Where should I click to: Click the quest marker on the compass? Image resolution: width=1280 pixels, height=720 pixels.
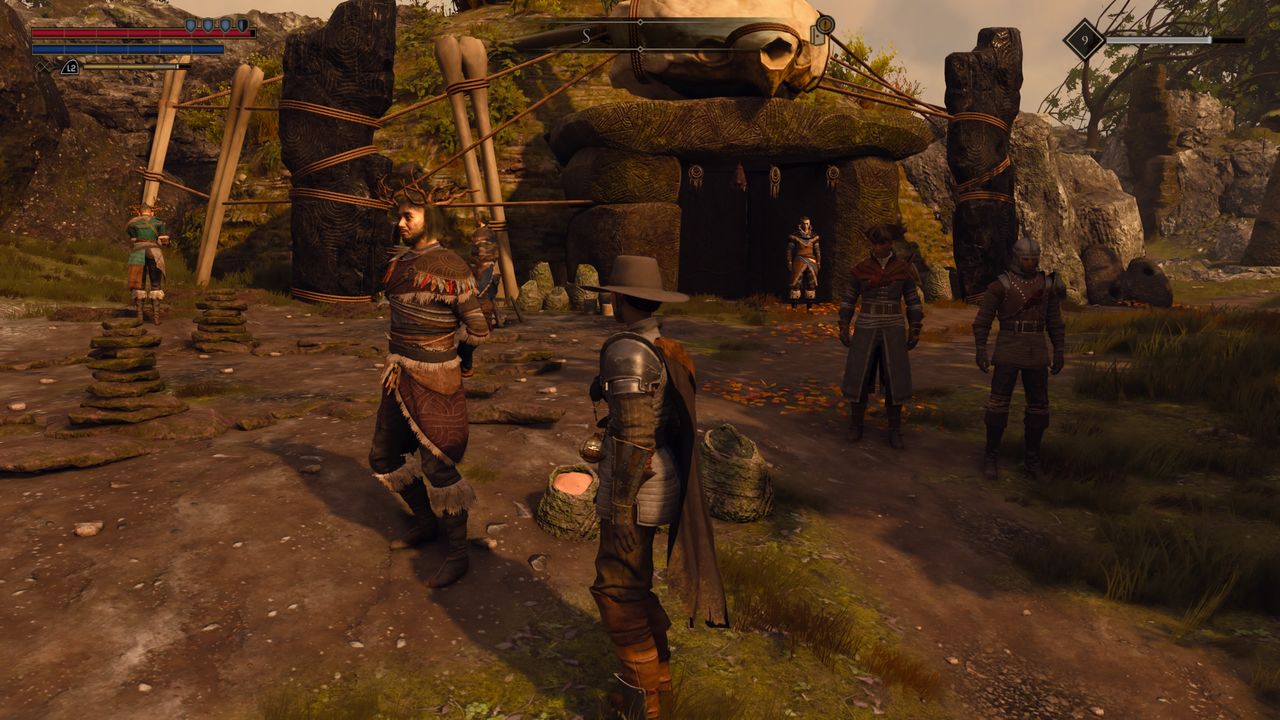click(824, 25)
